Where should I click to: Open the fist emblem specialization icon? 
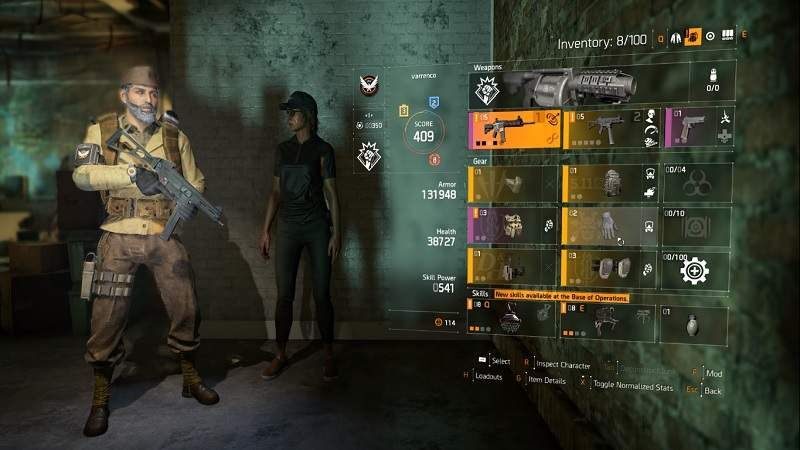[x=368, y=153]
